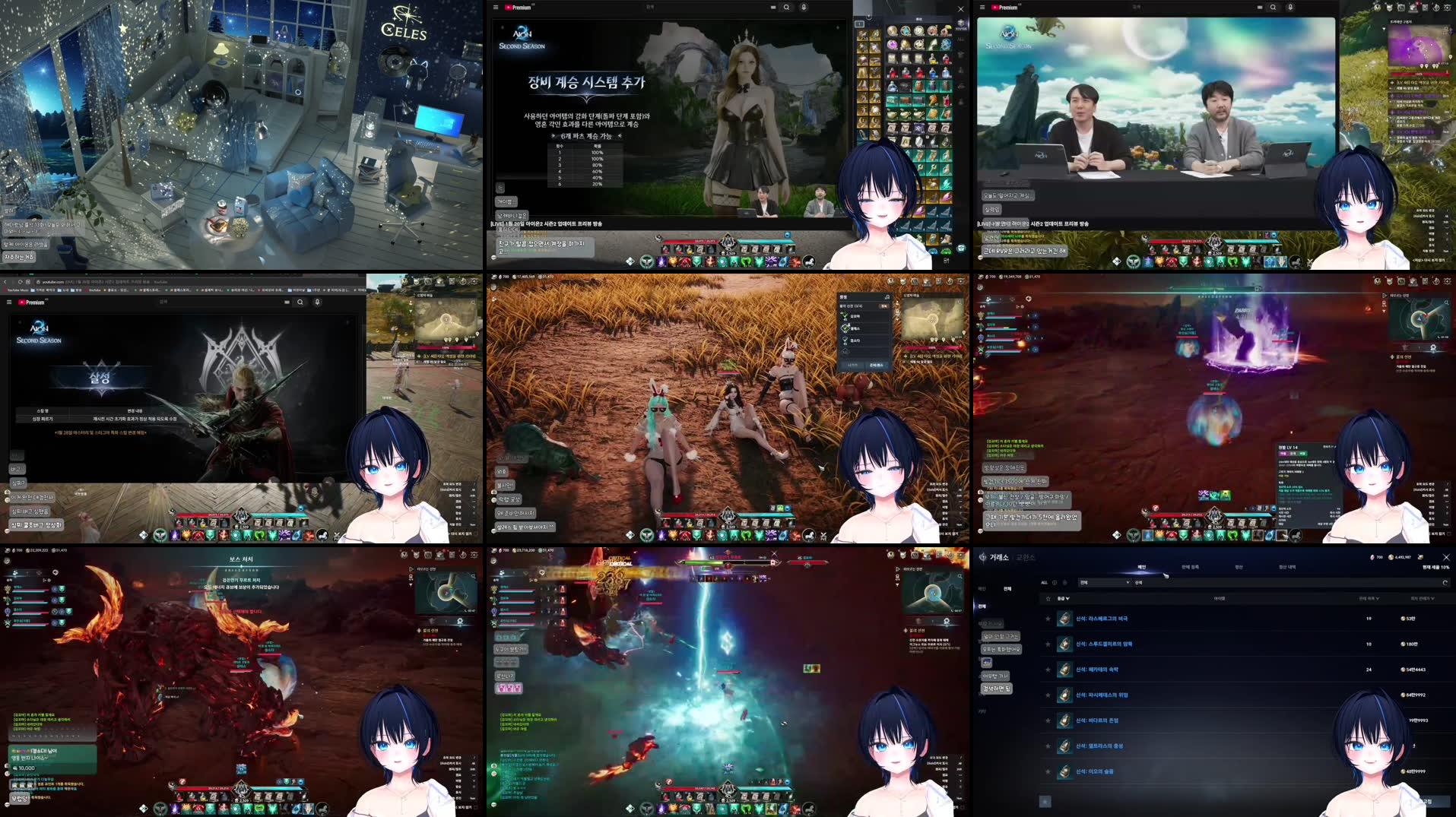Screen dimensions: 1456x817
Task: Click the refresh icon in the exchange search bar
Action: [1445, 583]
